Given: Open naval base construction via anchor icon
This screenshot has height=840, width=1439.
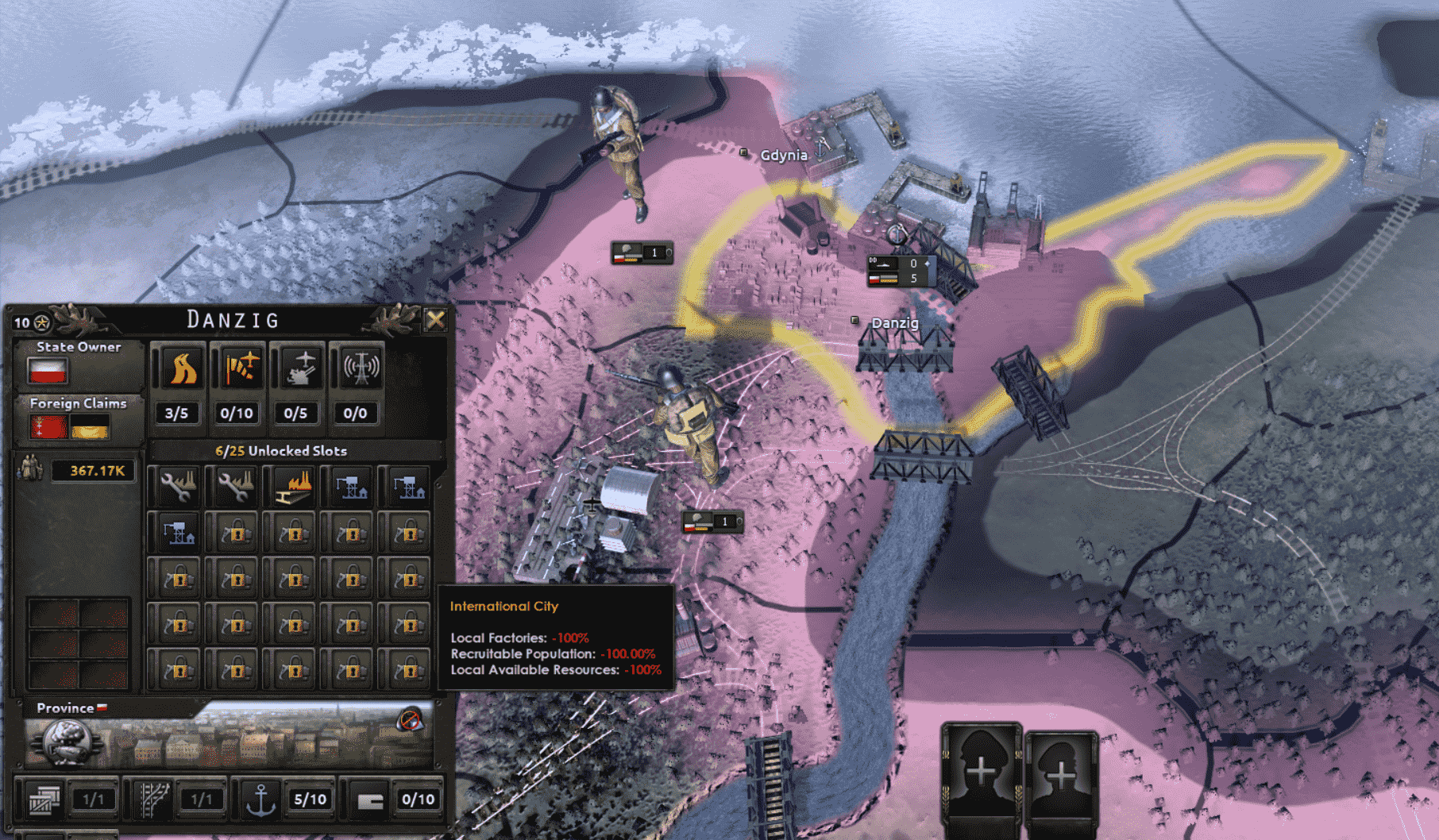Looking at the screenshot, I should [260, 800].
